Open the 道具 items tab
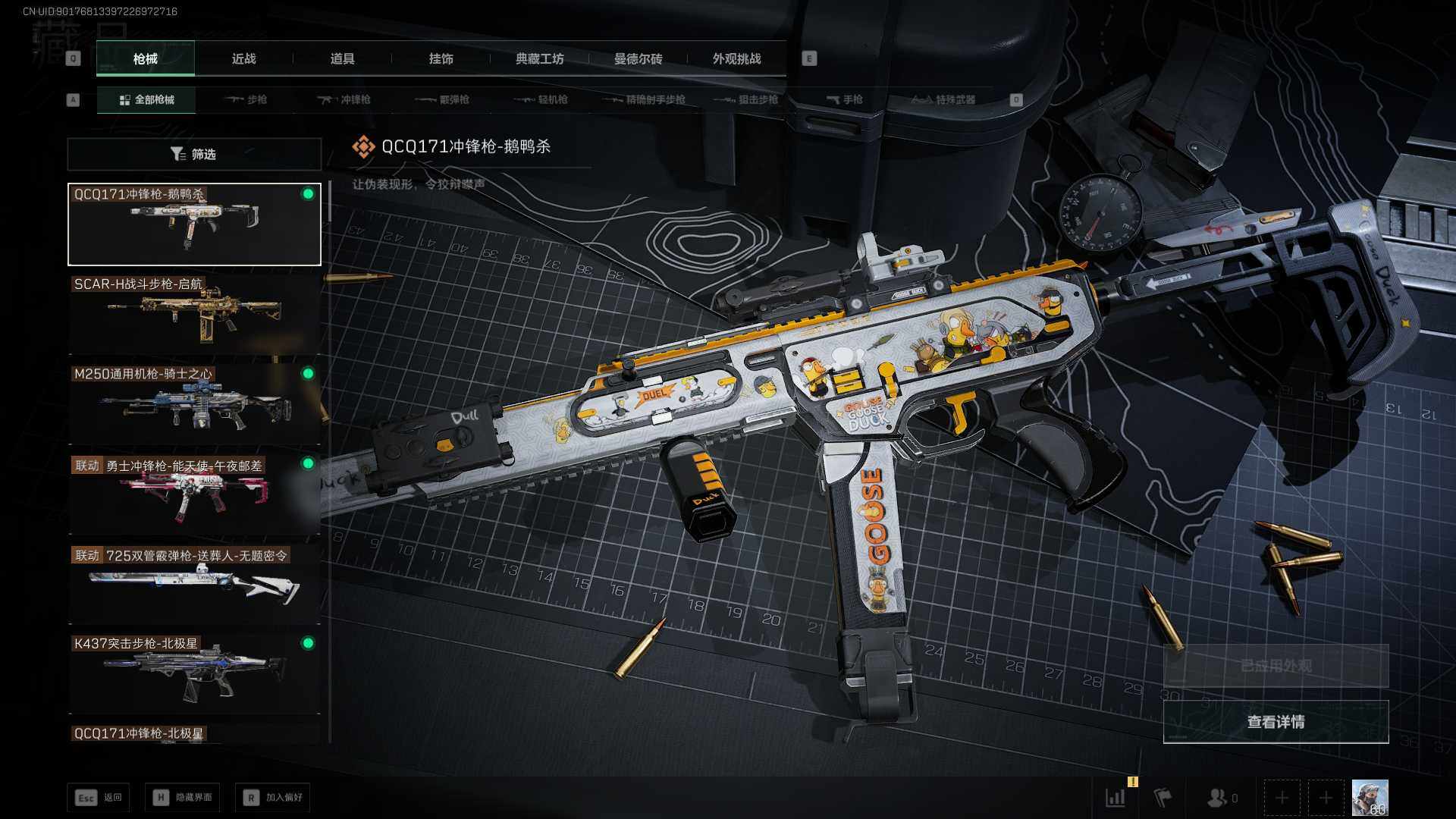 342,58
